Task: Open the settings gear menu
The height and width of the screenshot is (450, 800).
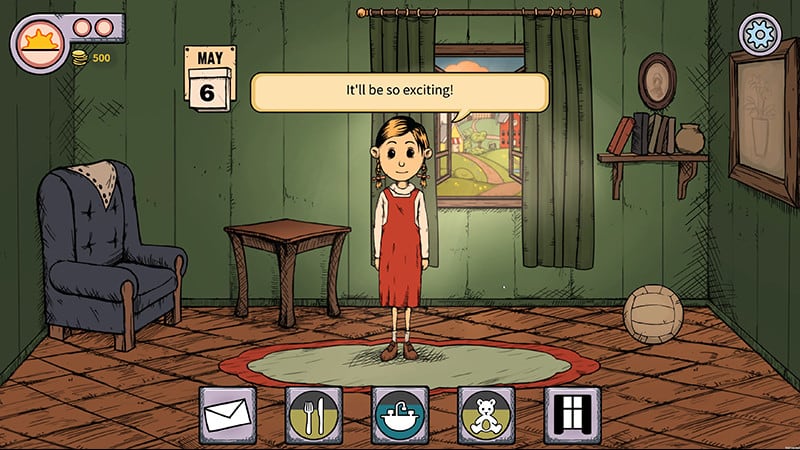Action: click(x=759, y=33)
